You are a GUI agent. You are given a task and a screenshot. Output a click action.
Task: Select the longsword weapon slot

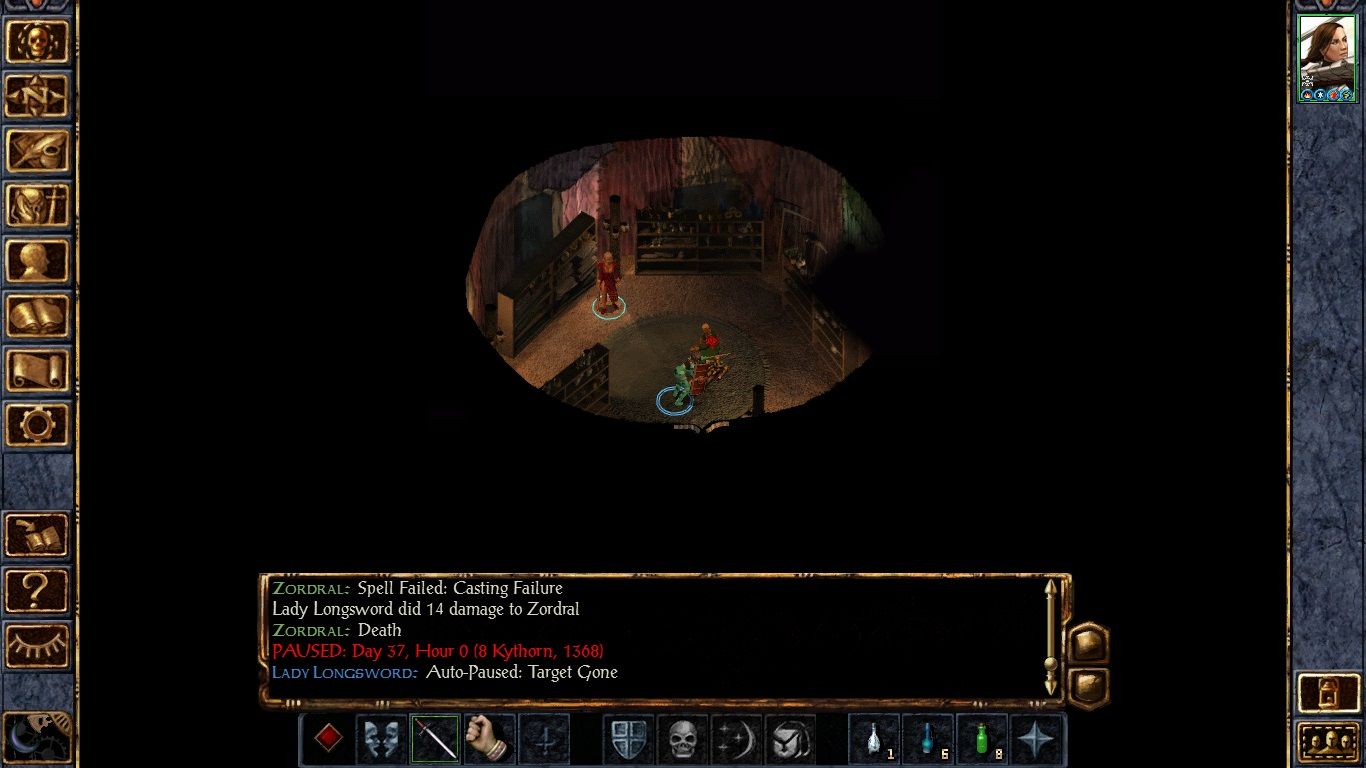[435, 740]
